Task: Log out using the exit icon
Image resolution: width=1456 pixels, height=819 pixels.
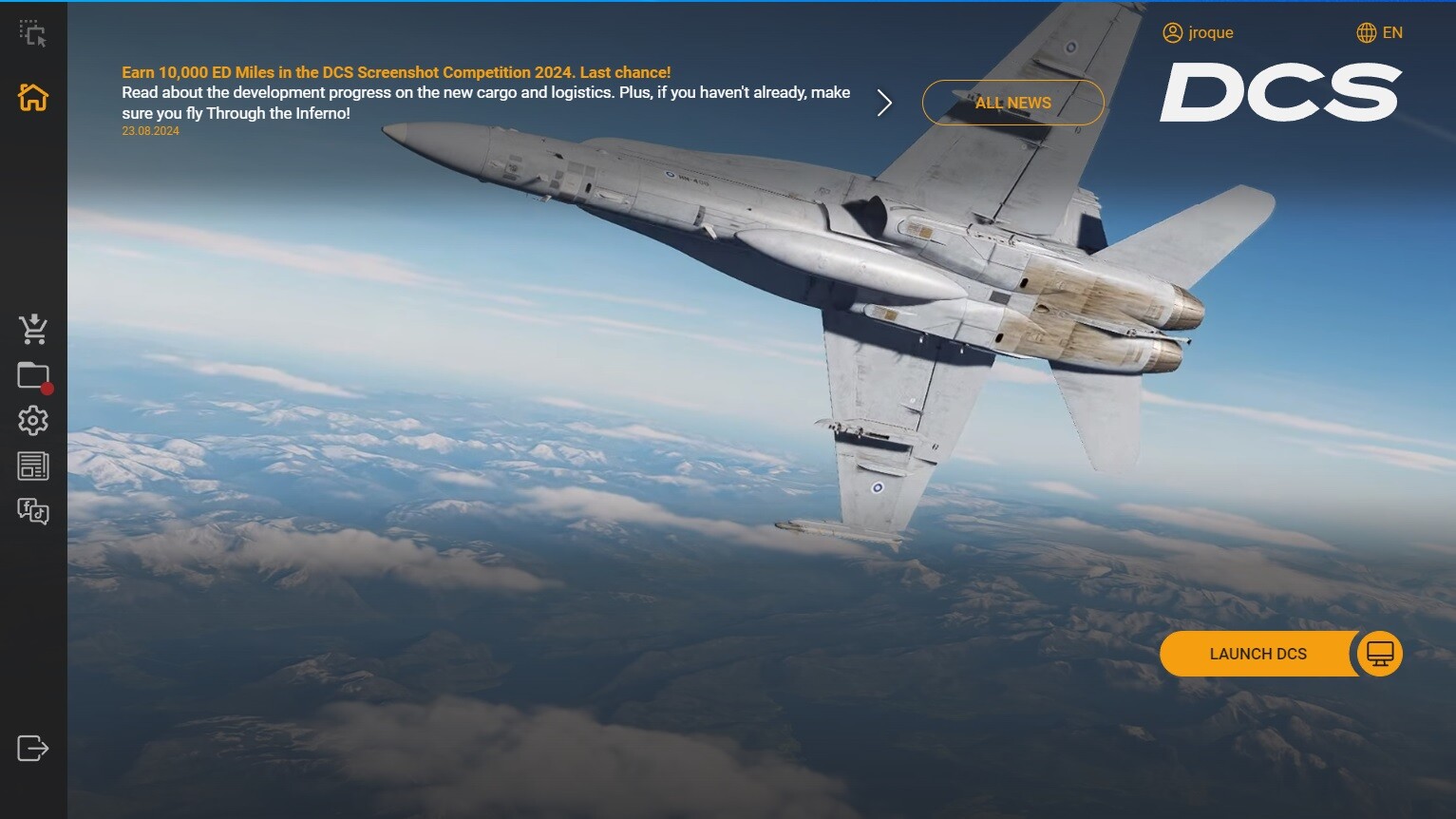Action: tap(33, 748)
